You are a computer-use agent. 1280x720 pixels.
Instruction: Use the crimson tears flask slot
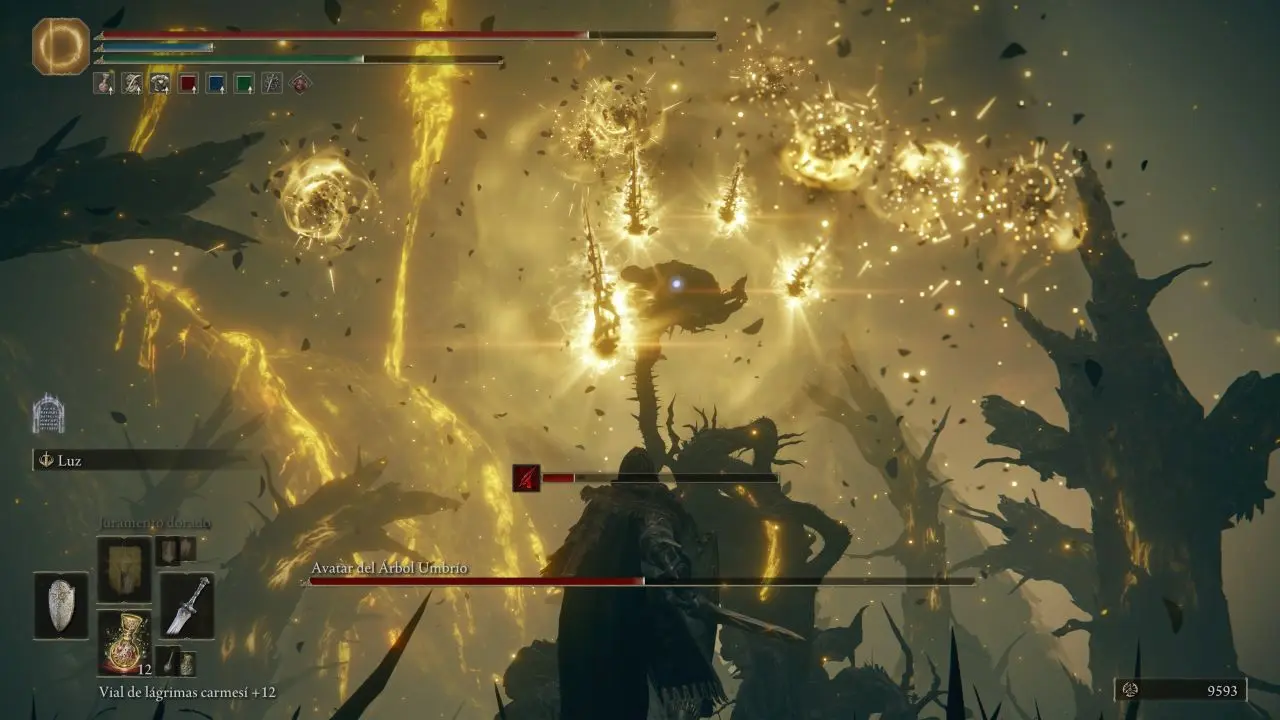[x=124, y=641]
